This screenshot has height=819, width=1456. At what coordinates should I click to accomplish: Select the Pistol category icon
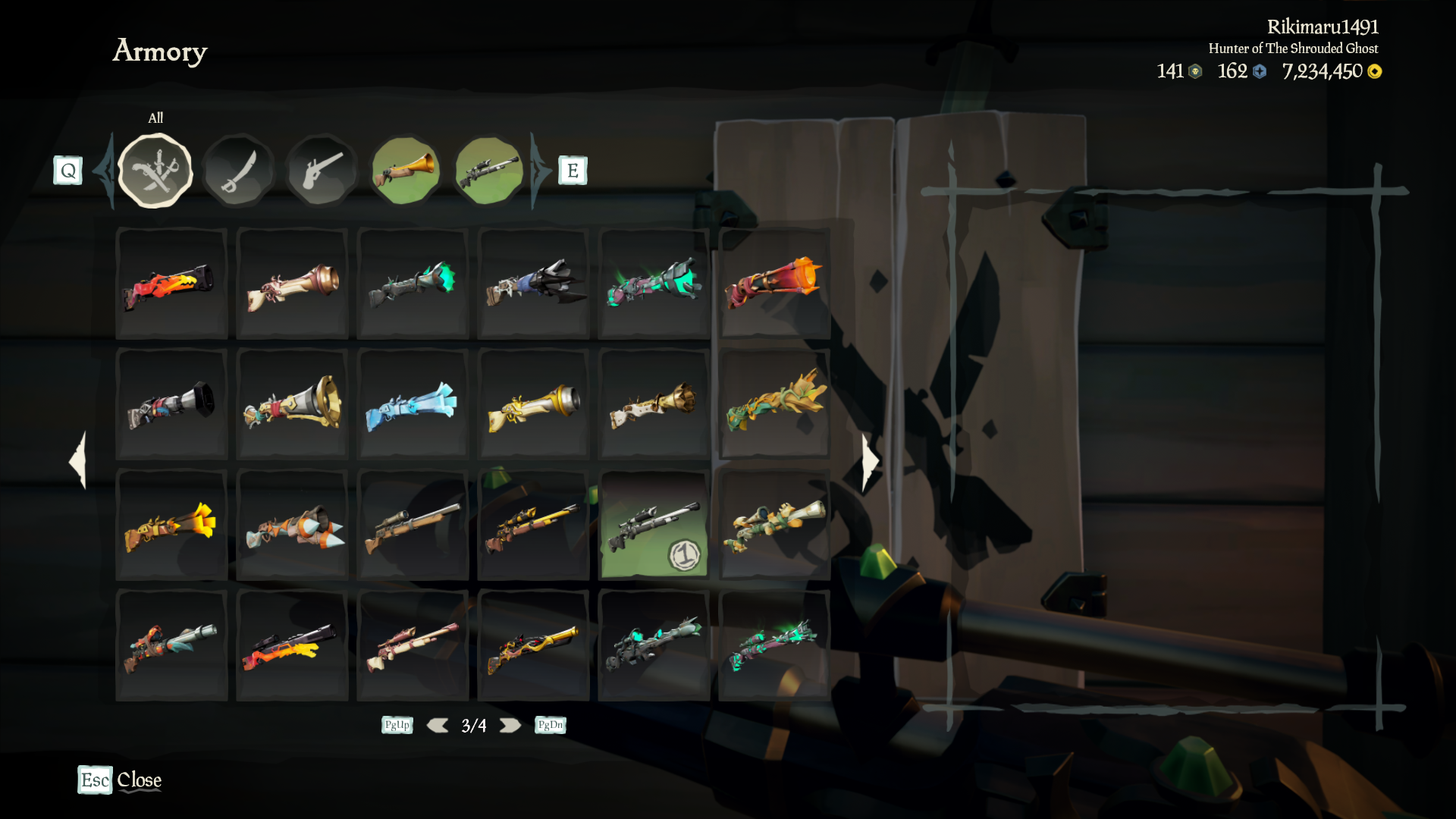[x=322, y=170]
